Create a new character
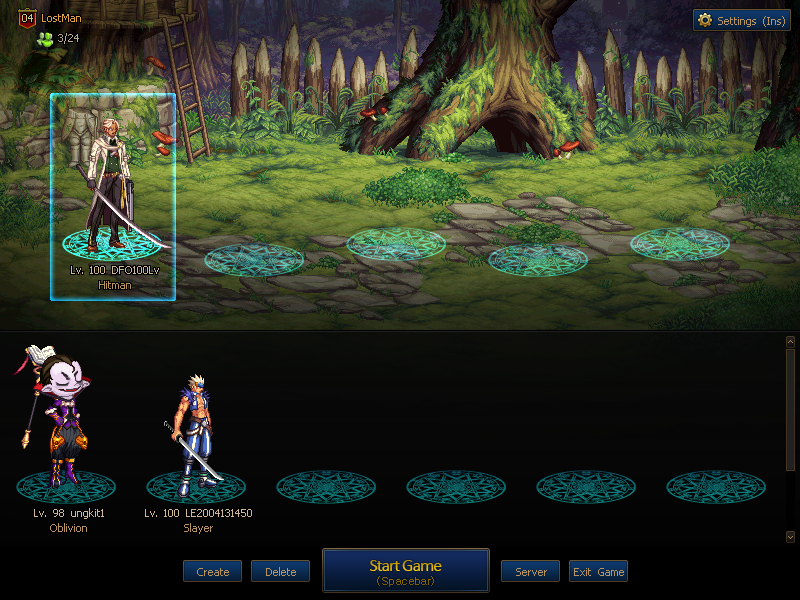This screenshot has width=800, height=600. 212,572
